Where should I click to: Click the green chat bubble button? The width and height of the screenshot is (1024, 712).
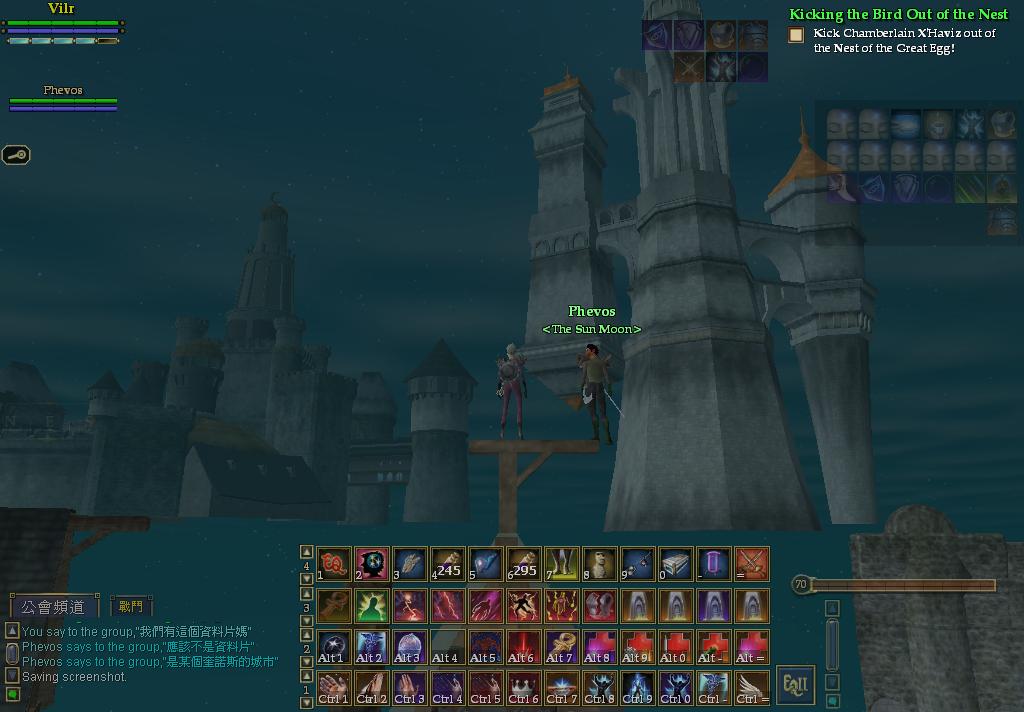(12, 694)
